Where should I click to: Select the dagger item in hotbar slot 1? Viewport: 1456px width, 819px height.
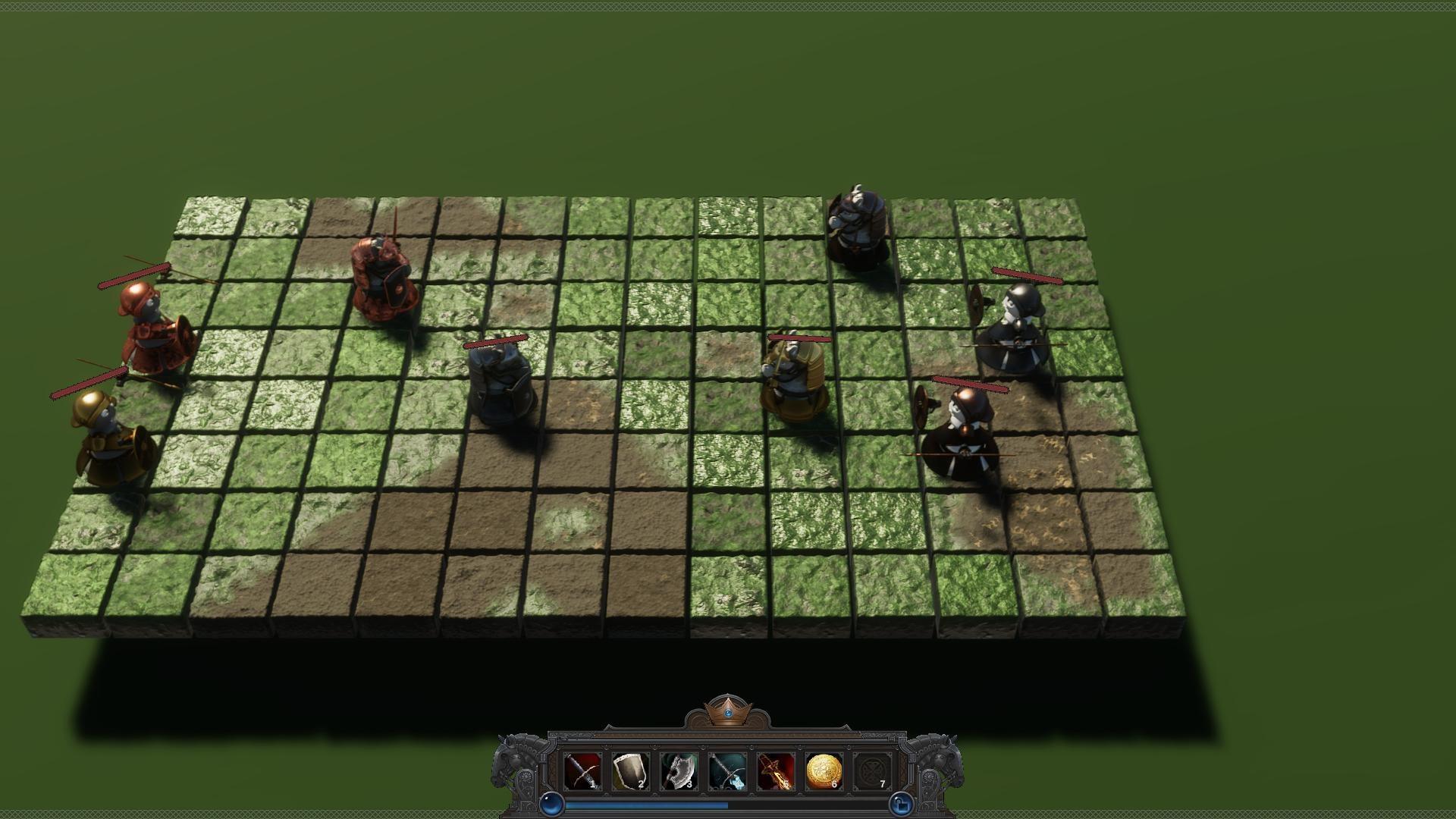coord(581,770)
